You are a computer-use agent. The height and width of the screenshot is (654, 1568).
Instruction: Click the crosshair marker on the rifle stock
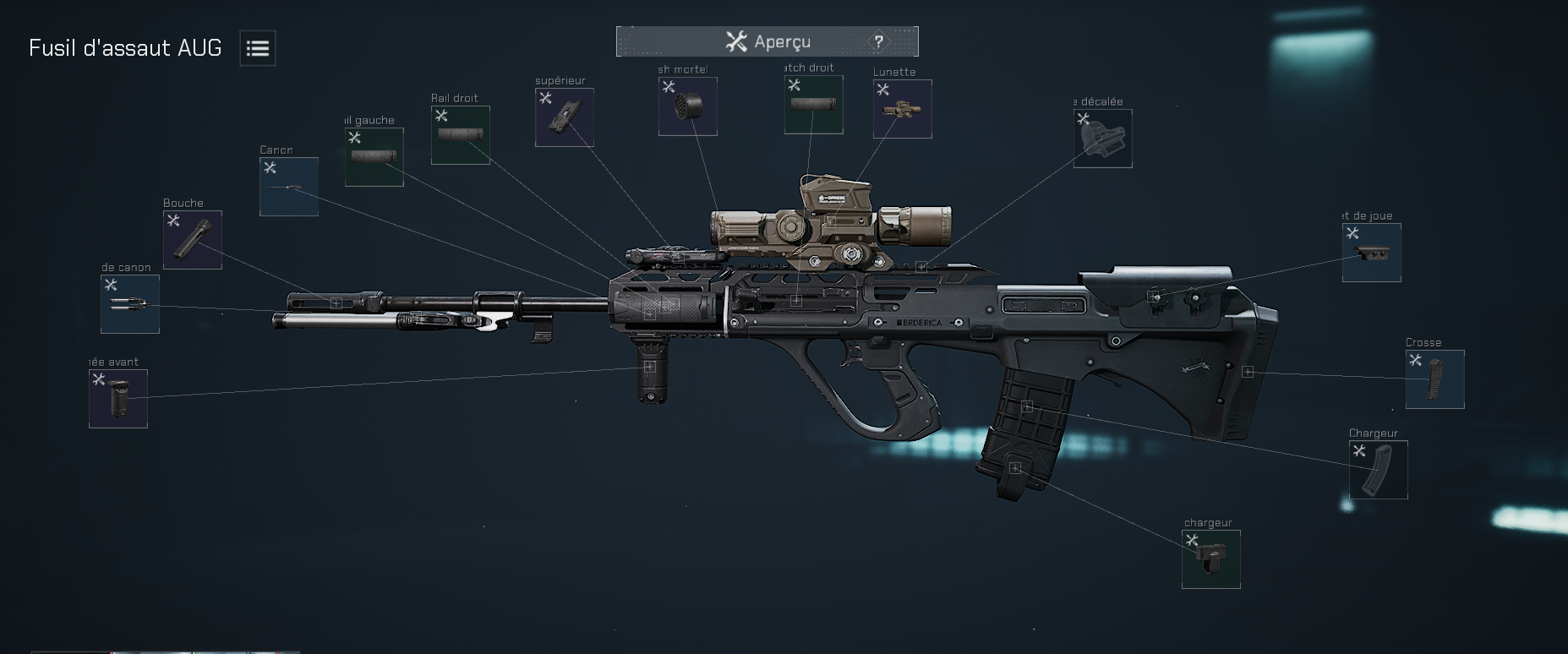click(1248, 370)
